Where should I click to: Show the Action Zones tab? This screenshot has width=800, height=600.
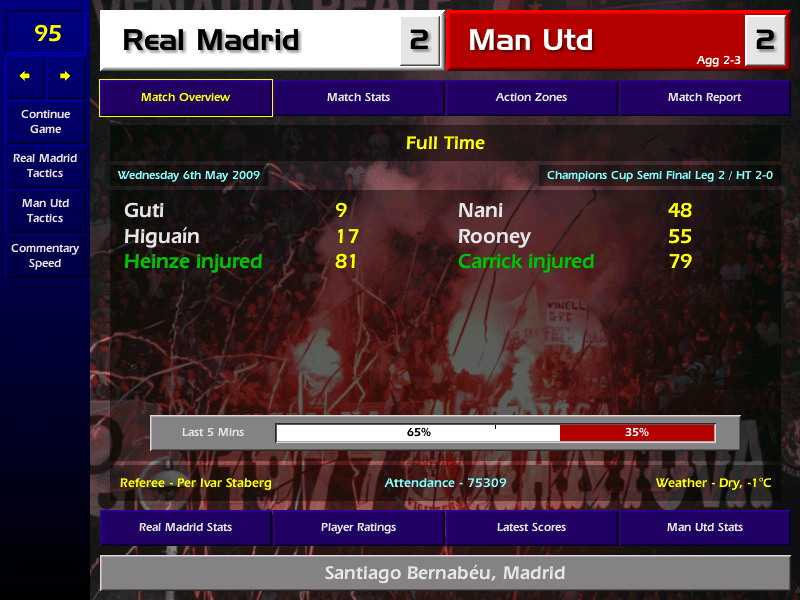coord(531,98)
